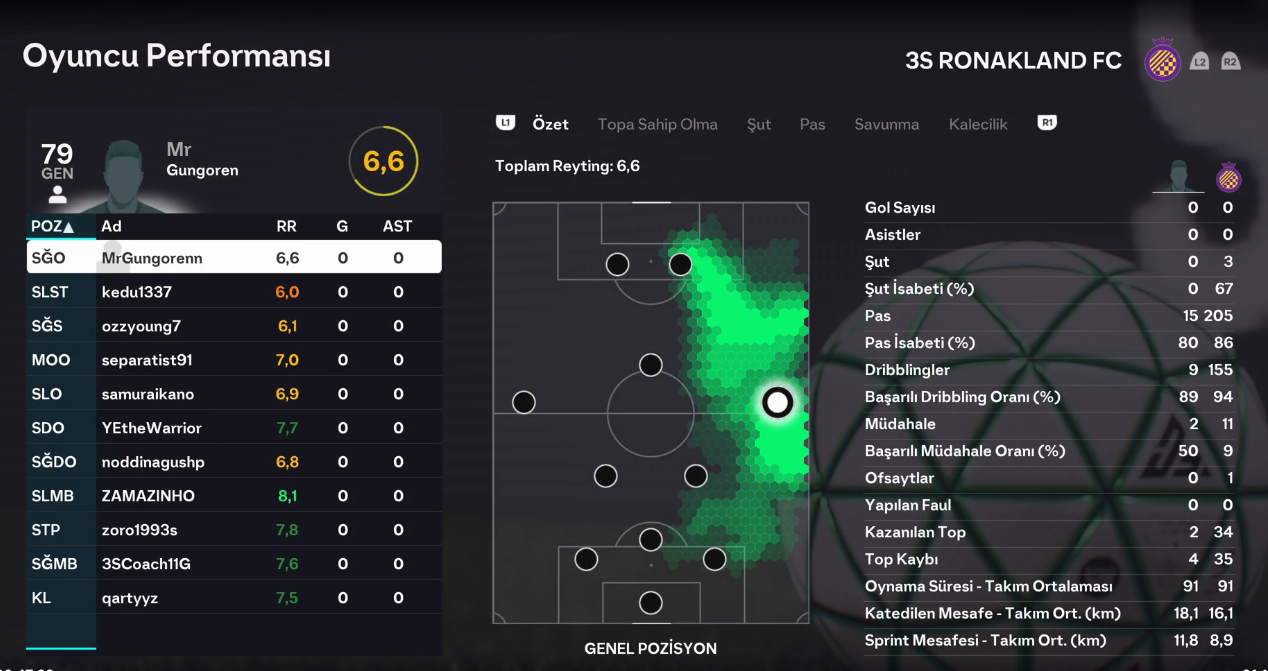The image size is (1268, 671).
Task: Select noddinagushp player row
Action: point(234,462)
